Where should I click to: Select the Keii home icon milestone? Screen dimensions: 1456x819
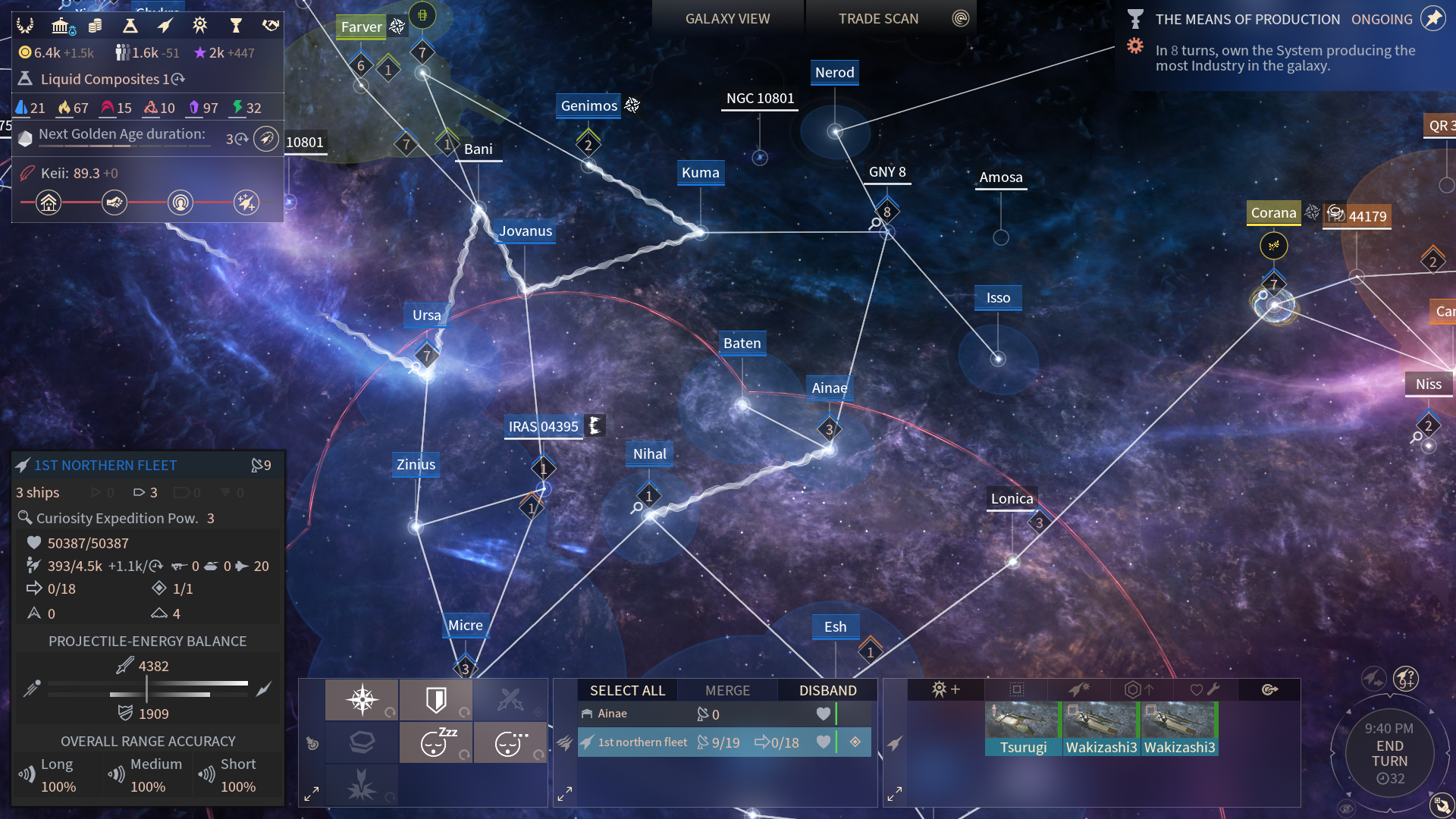(49, 202)
